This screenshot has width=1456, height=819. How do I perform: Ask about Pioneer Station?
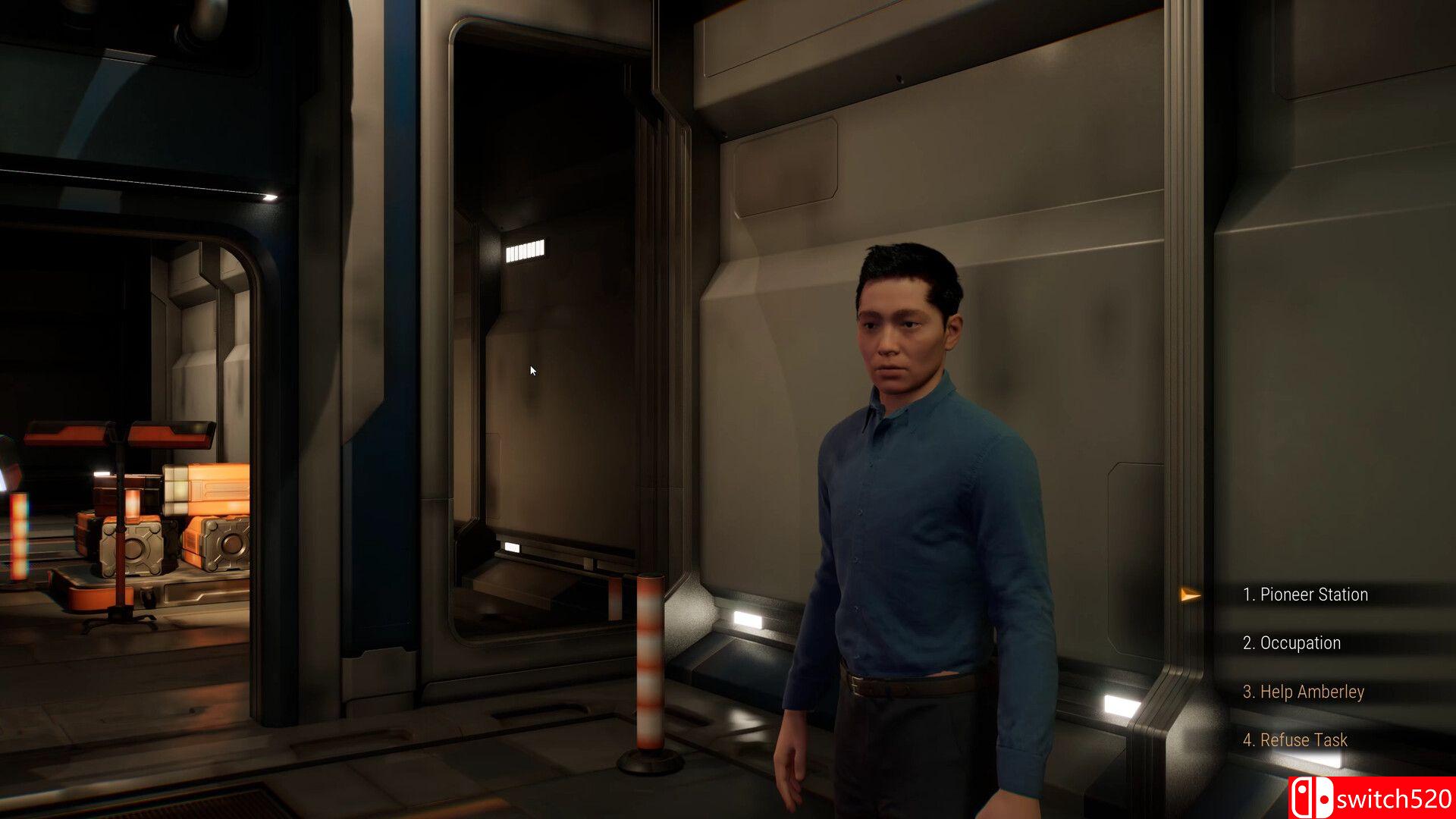[x=1305, y=595]
